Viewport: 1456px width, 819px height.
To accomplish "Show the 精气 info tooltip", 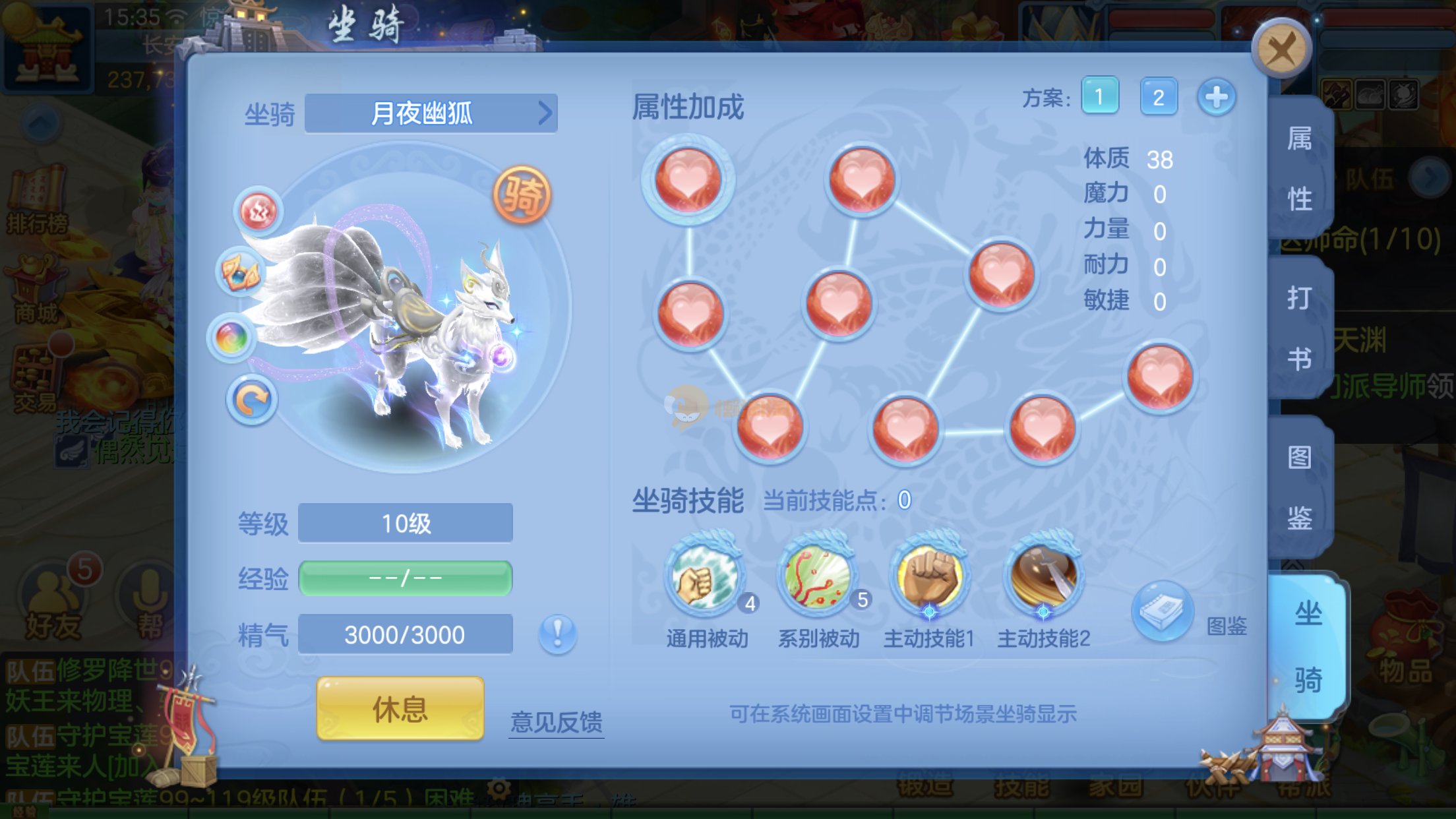I will tap(557, 634).
